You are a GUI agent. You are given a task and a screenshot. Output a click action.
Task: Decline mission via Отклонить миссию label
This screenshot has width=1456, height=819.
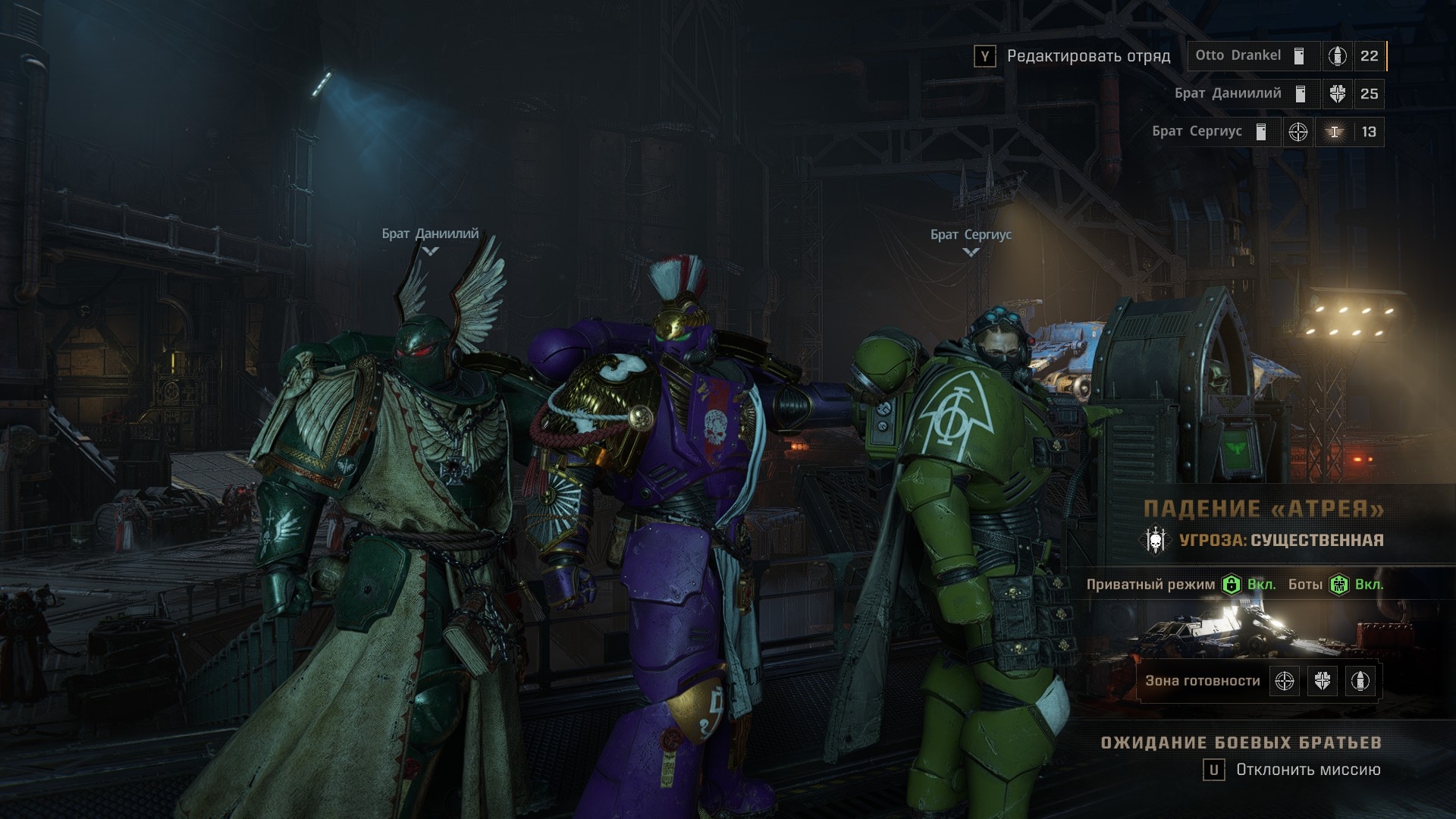tap(1307, 770)
